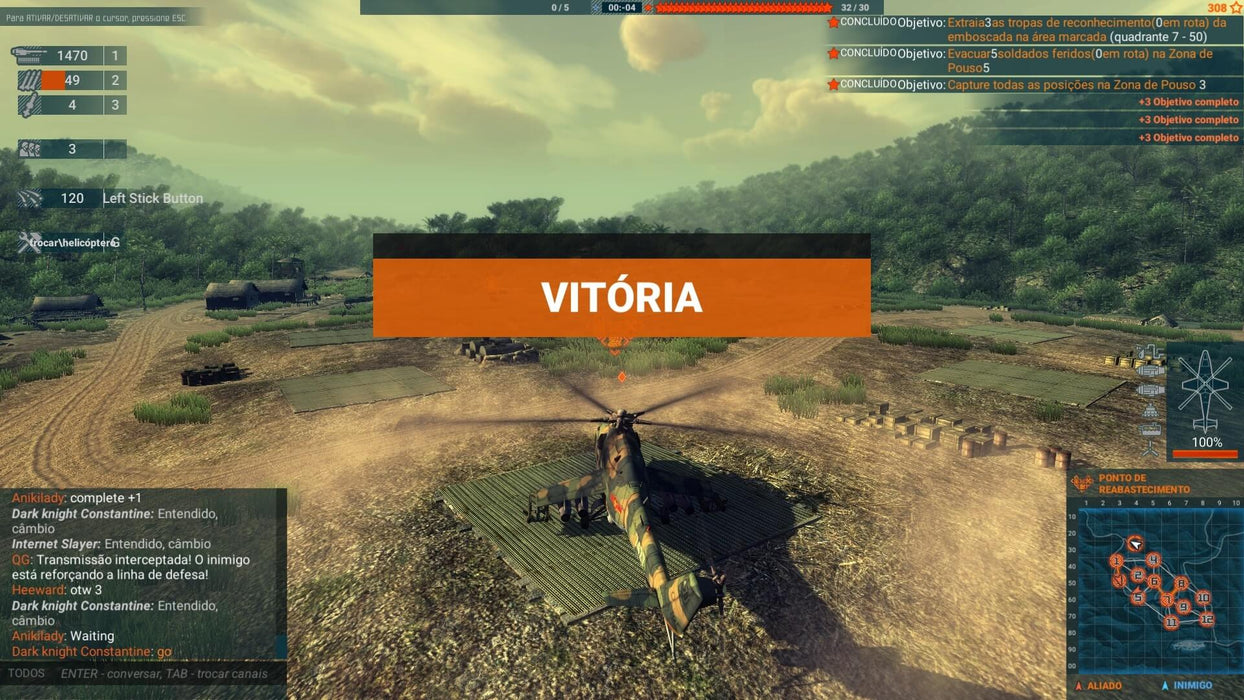Viewport: 1244px width, 700px height.
Task: Switch the TODOS chat channel
Action: tap(27, 673)
